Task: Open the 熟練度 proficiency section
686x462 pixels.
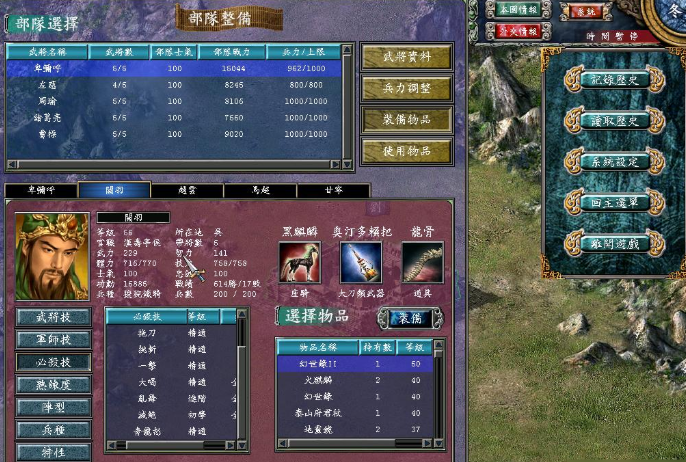Action: pos(53,384)
